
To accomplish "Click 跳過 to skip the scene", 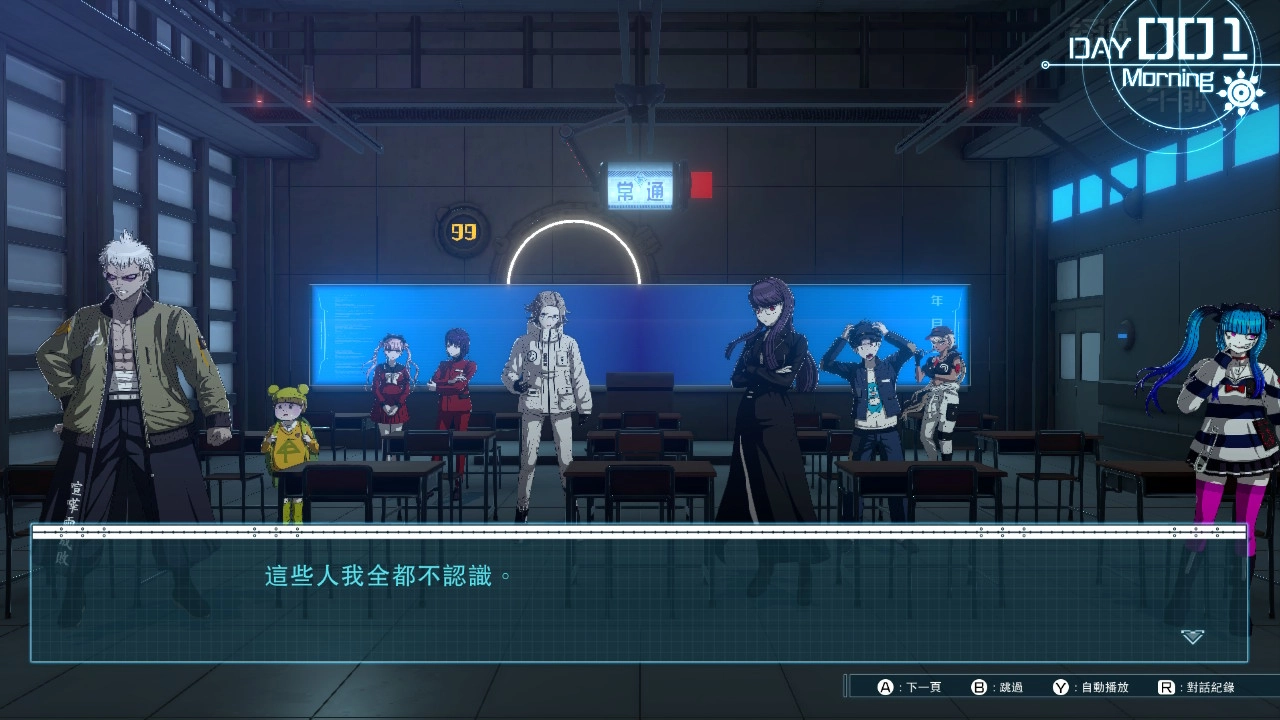I will (1009, 687).
